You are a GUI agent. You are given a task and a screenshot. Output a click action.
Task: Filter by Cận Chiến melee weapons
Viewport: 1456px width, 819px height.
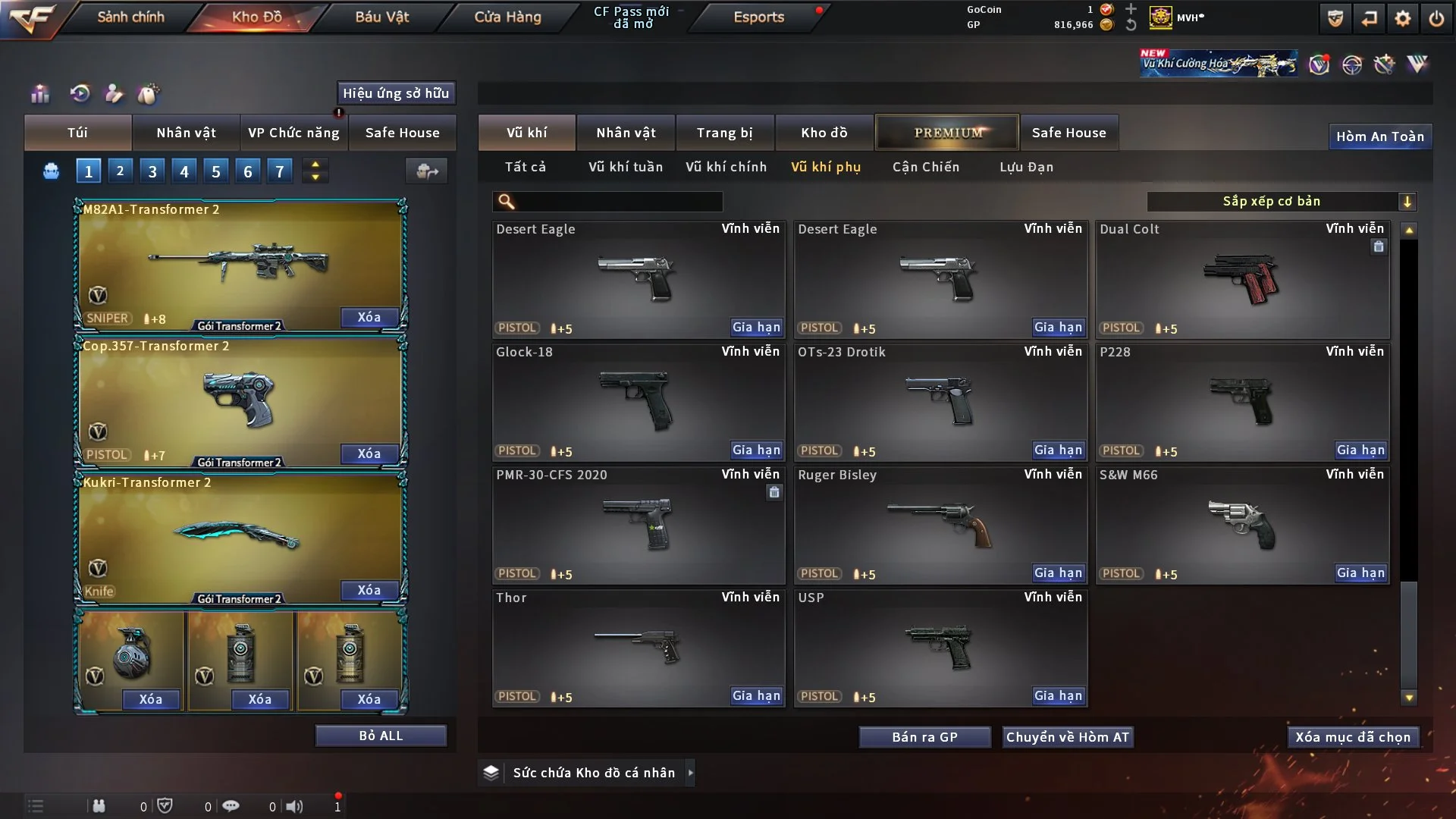[x=925, y=167]
